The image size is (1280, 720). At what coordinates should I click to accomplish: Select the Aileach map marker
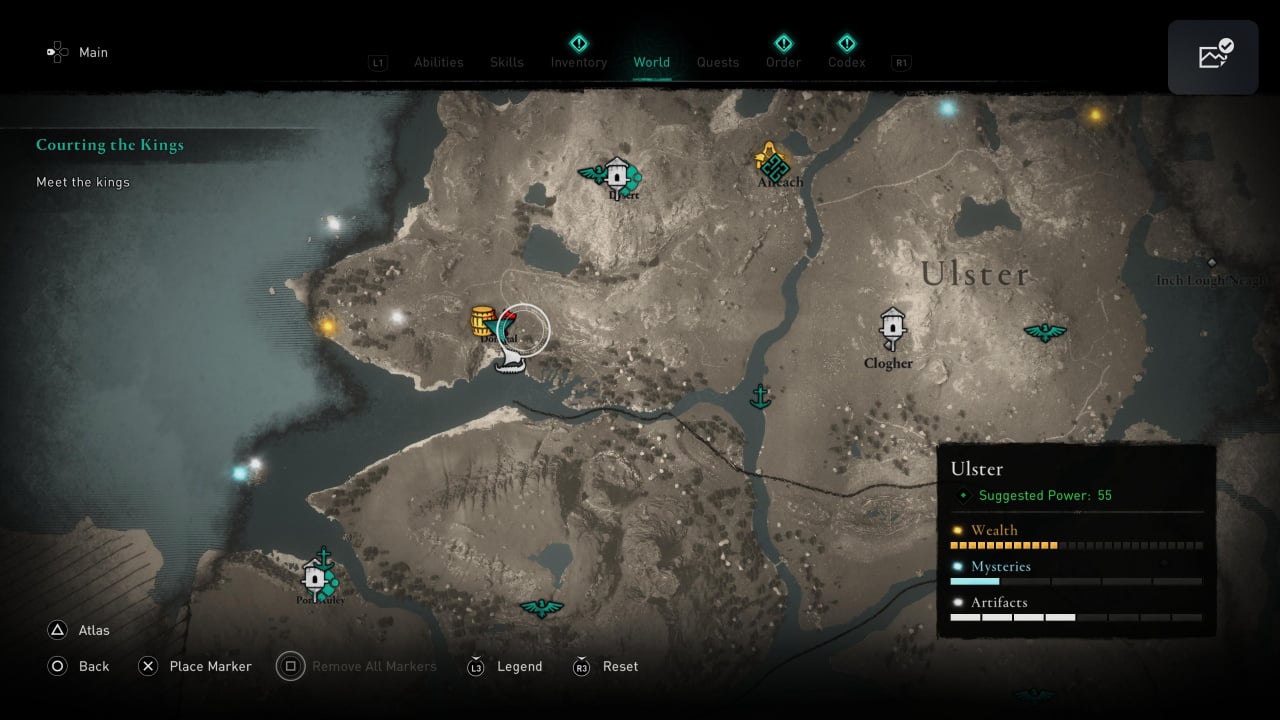click(x=774, y=163)
